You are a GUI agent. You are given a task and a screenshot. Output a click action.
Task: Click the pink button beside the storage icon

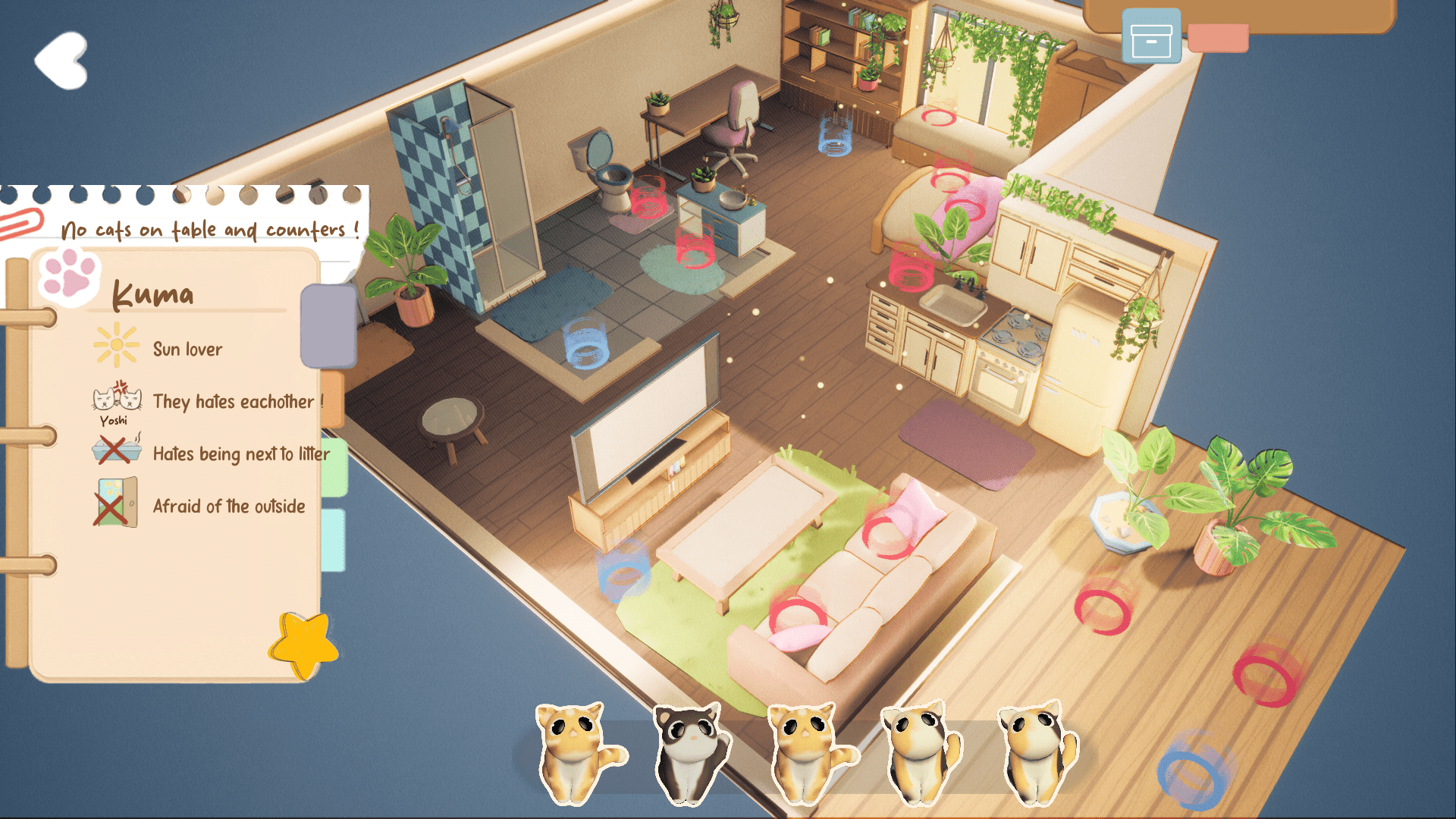pyautogui.click(x=1218, y=36)
